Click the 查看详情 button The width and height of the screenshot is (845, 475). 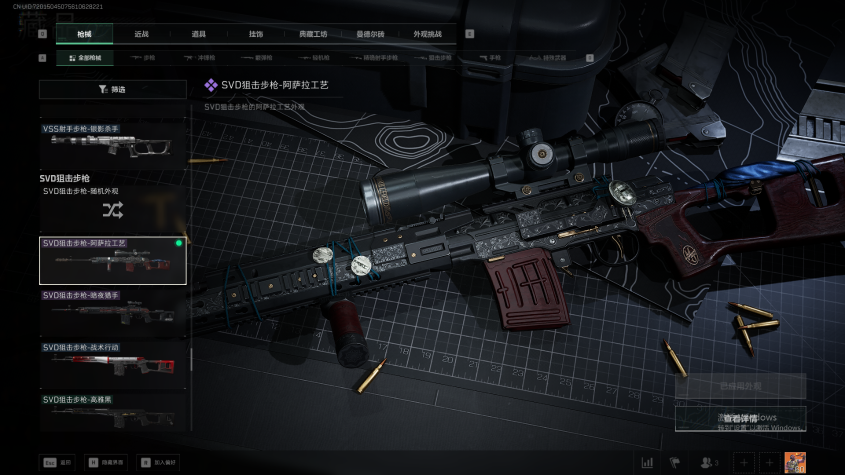pyautogui.click(x=740, y=418)
